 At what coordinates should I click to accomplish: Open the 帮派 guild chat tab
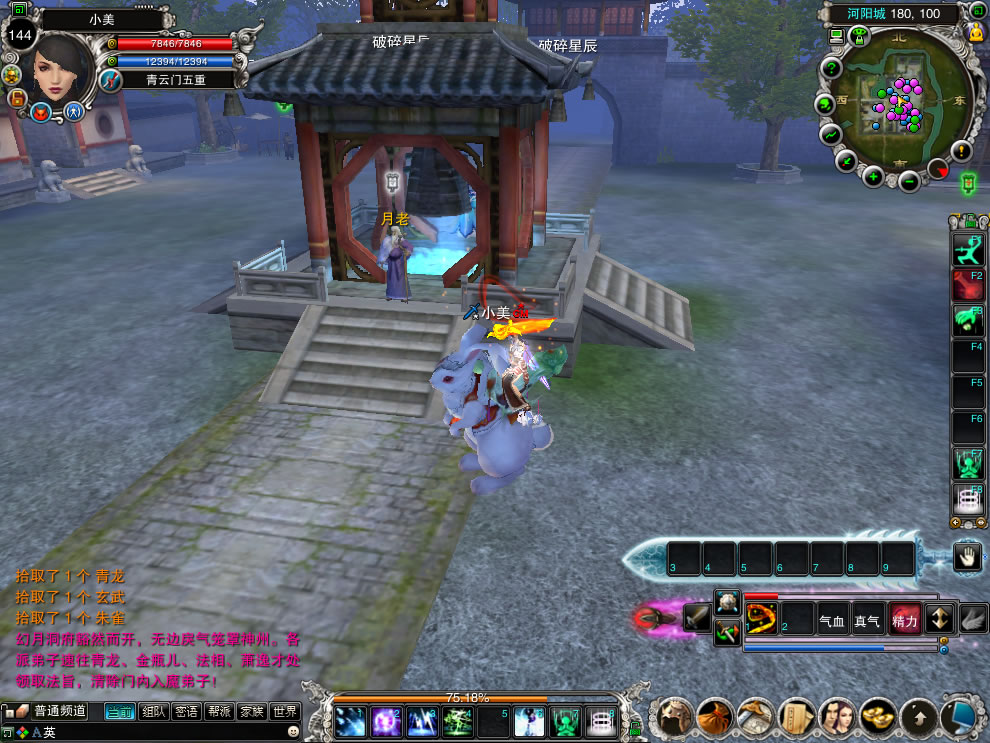[x=219, y=712]
